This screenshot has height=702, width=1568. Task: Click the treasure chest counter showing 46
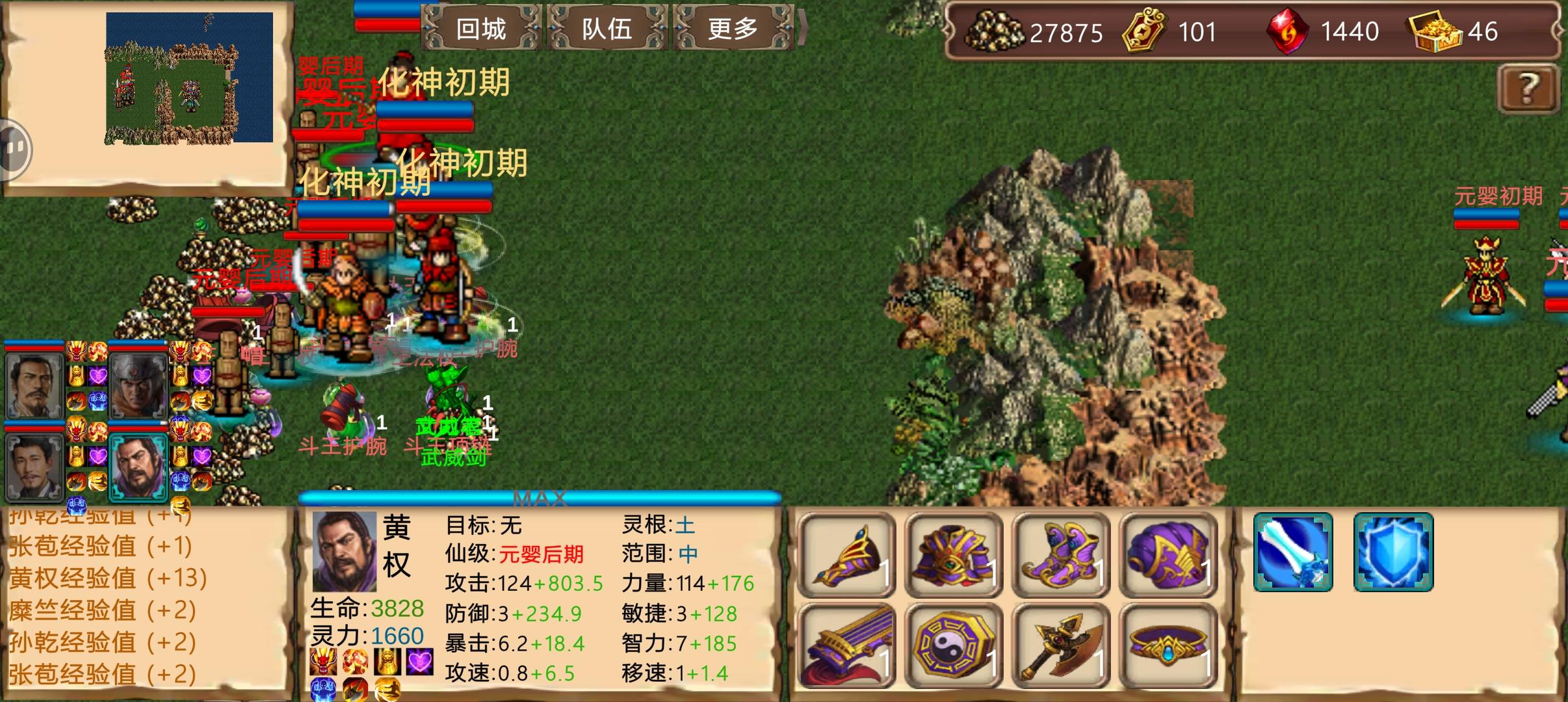1456,31
